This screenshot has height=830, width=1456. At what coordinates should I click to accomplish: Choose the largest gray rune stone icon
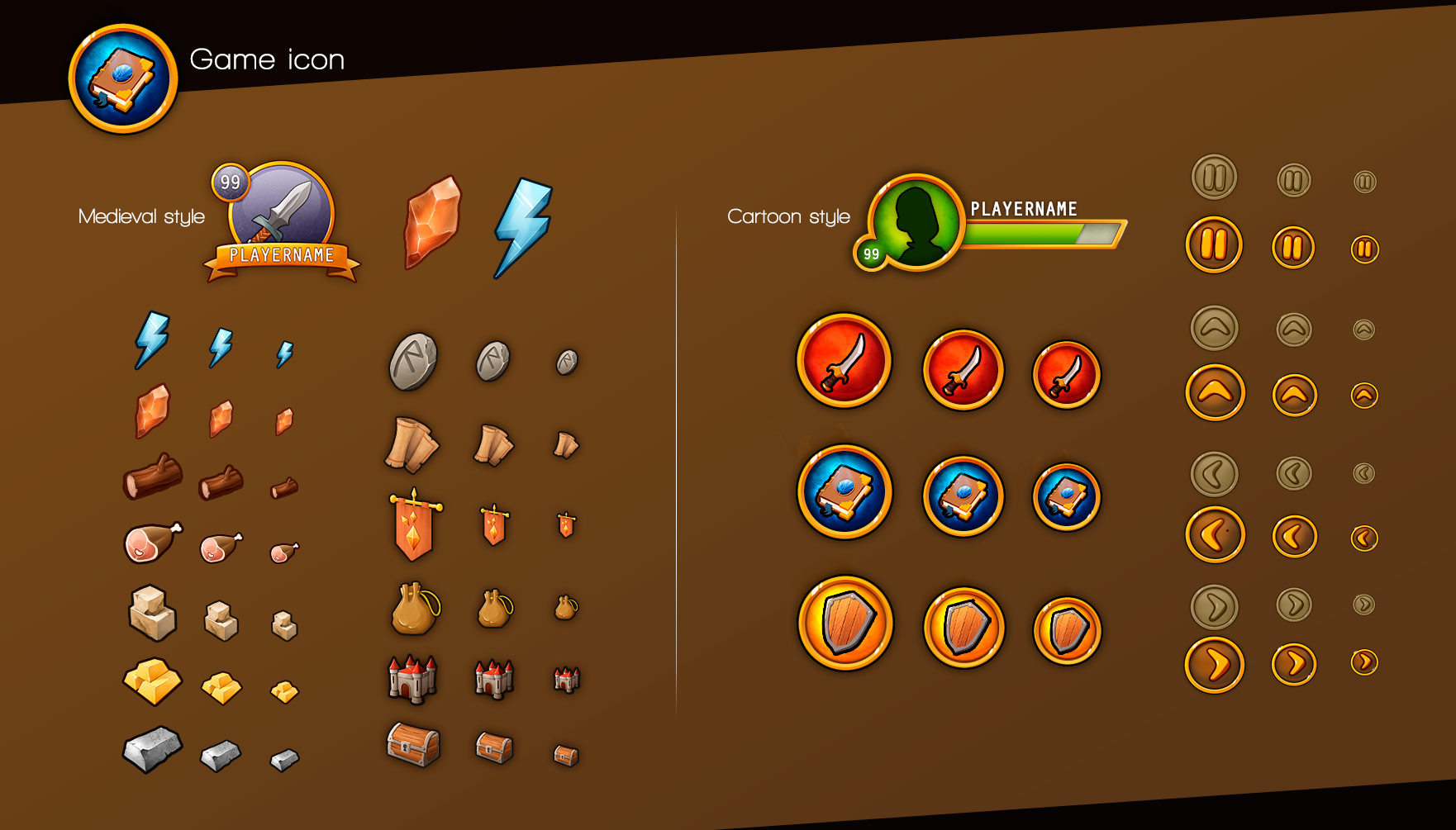(x=412, y=362)
